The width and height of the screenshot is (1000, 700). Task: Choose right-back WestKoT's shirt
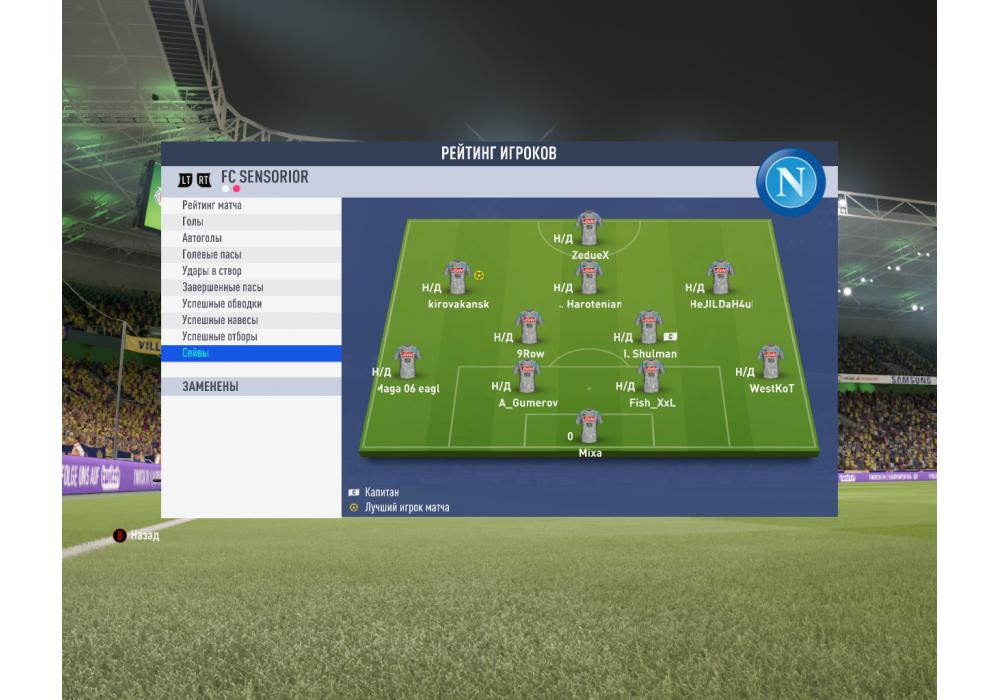click(770, 362)
